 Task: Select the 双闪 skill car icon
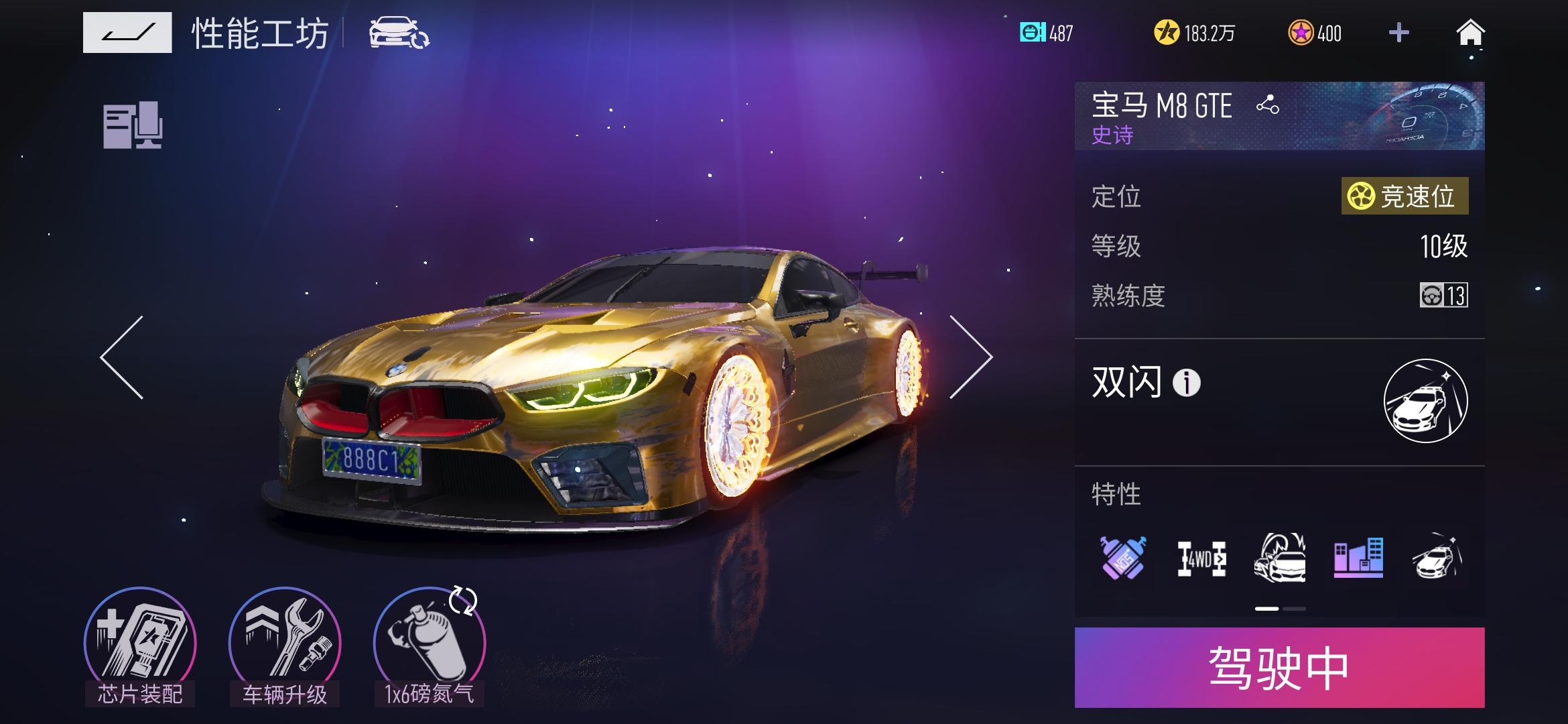[x=1425, y=401]
